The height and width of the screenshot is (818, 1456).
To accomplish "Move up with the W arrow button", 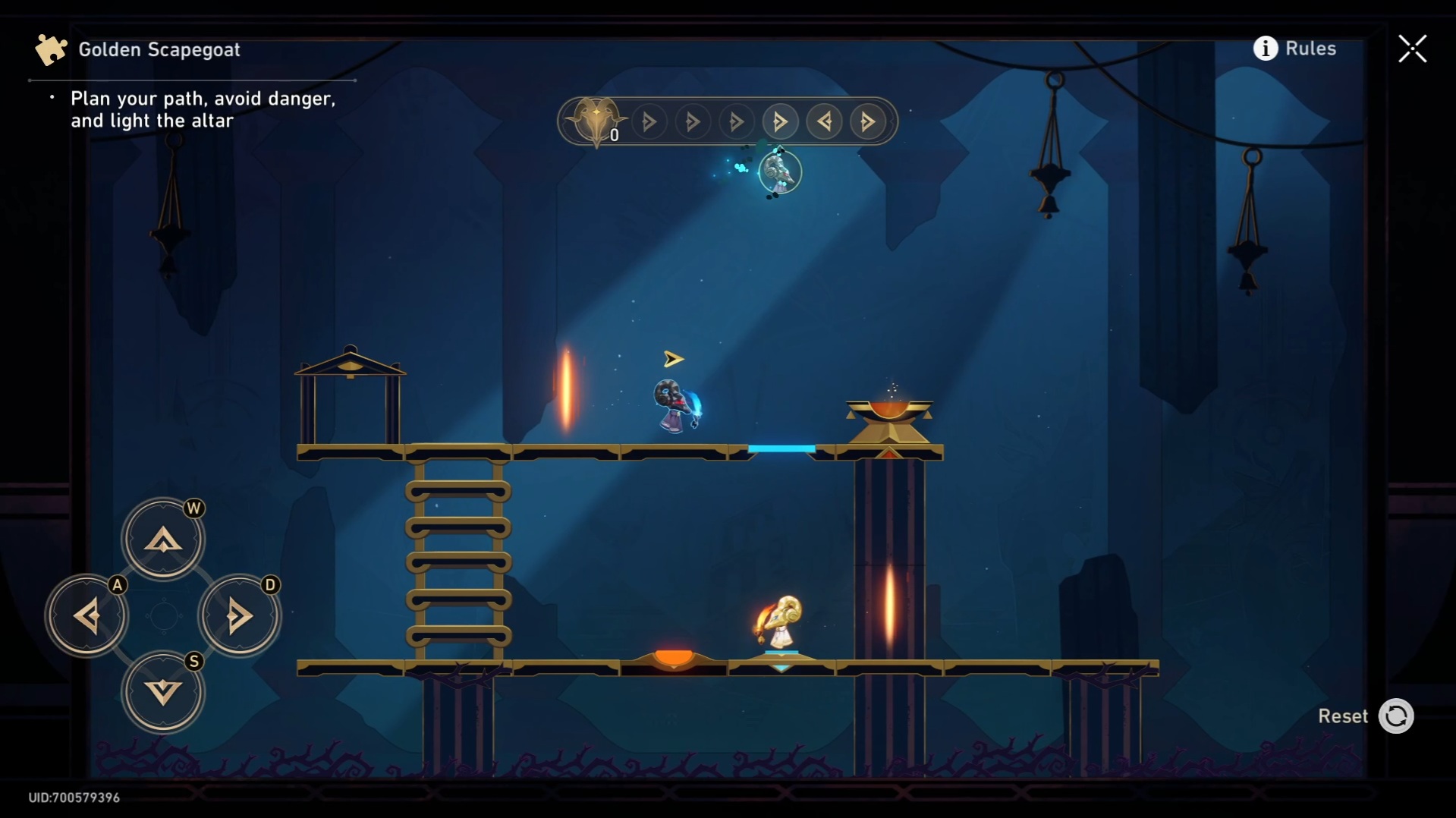I will [163, 540].
